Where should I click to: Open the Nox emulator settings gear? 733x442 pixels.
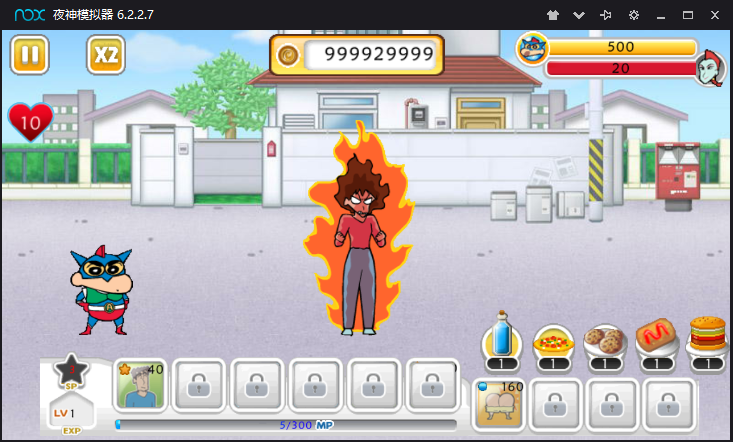click(x=634, y=16)
